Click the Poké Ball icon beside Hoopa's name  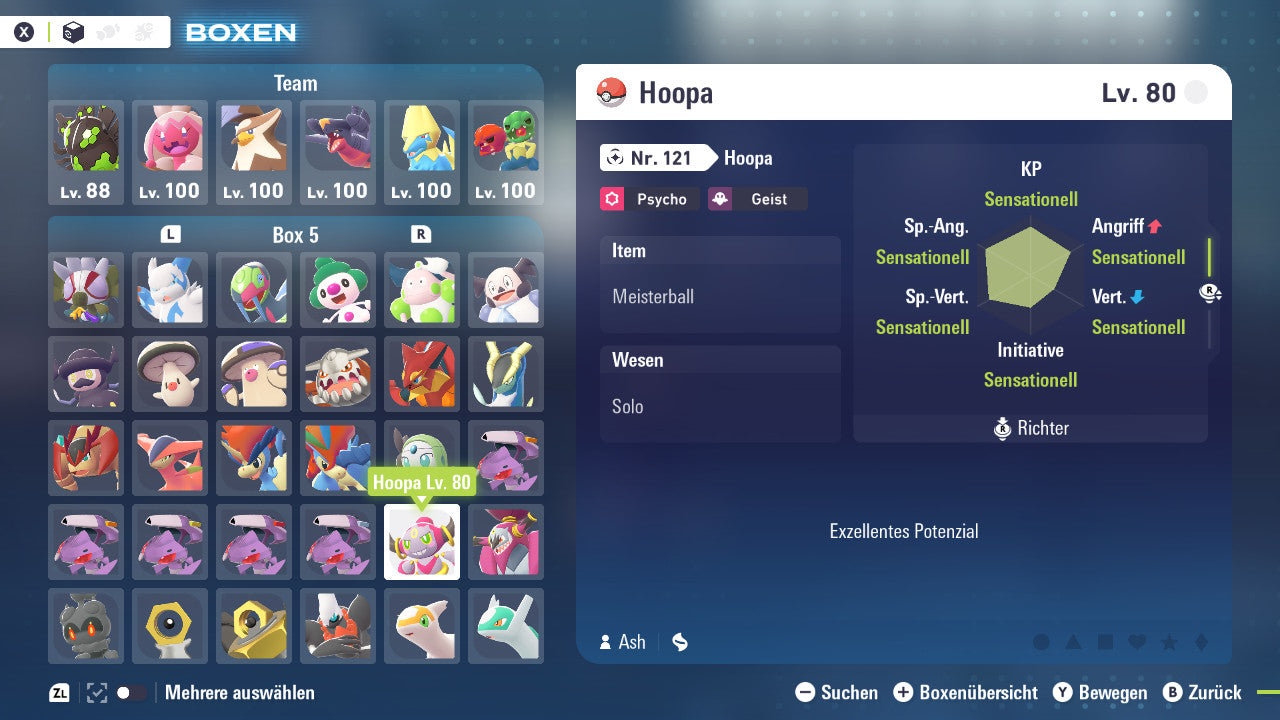pyautogui.click(x=613, y=92)
